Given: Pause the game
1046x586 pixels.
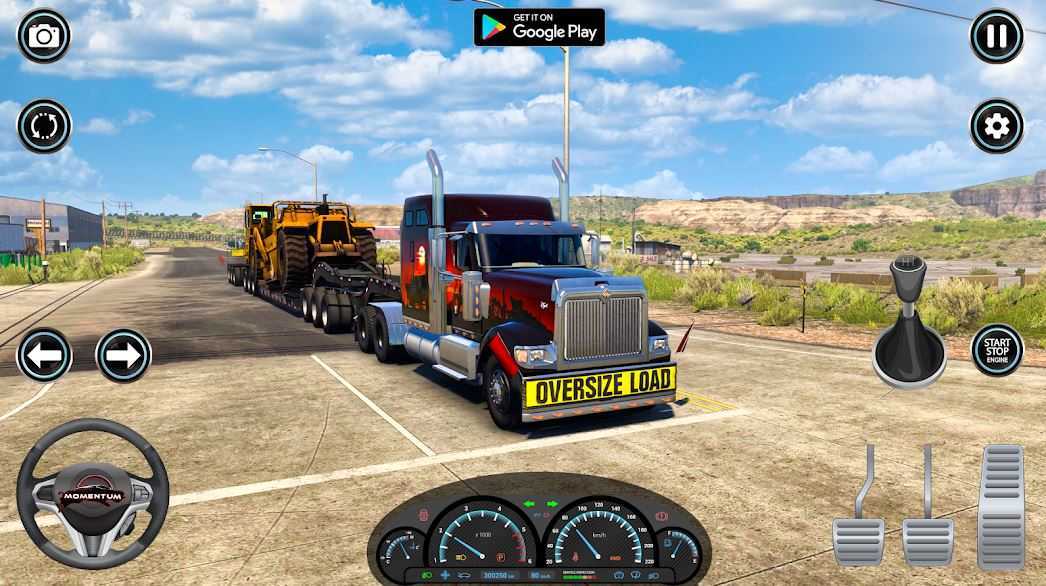Looking at the screenshot, I should [x=996, y=37].
